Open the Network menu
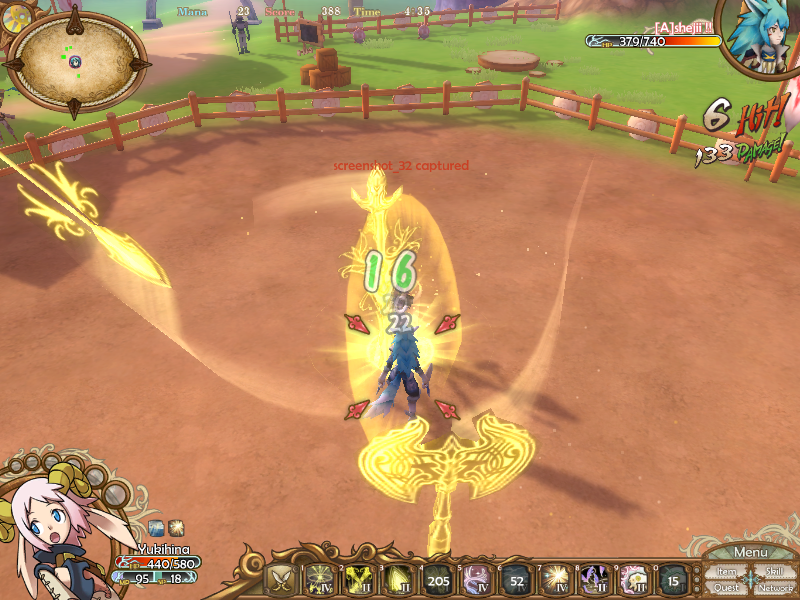The image size is (800, 600). coord(775,588)
